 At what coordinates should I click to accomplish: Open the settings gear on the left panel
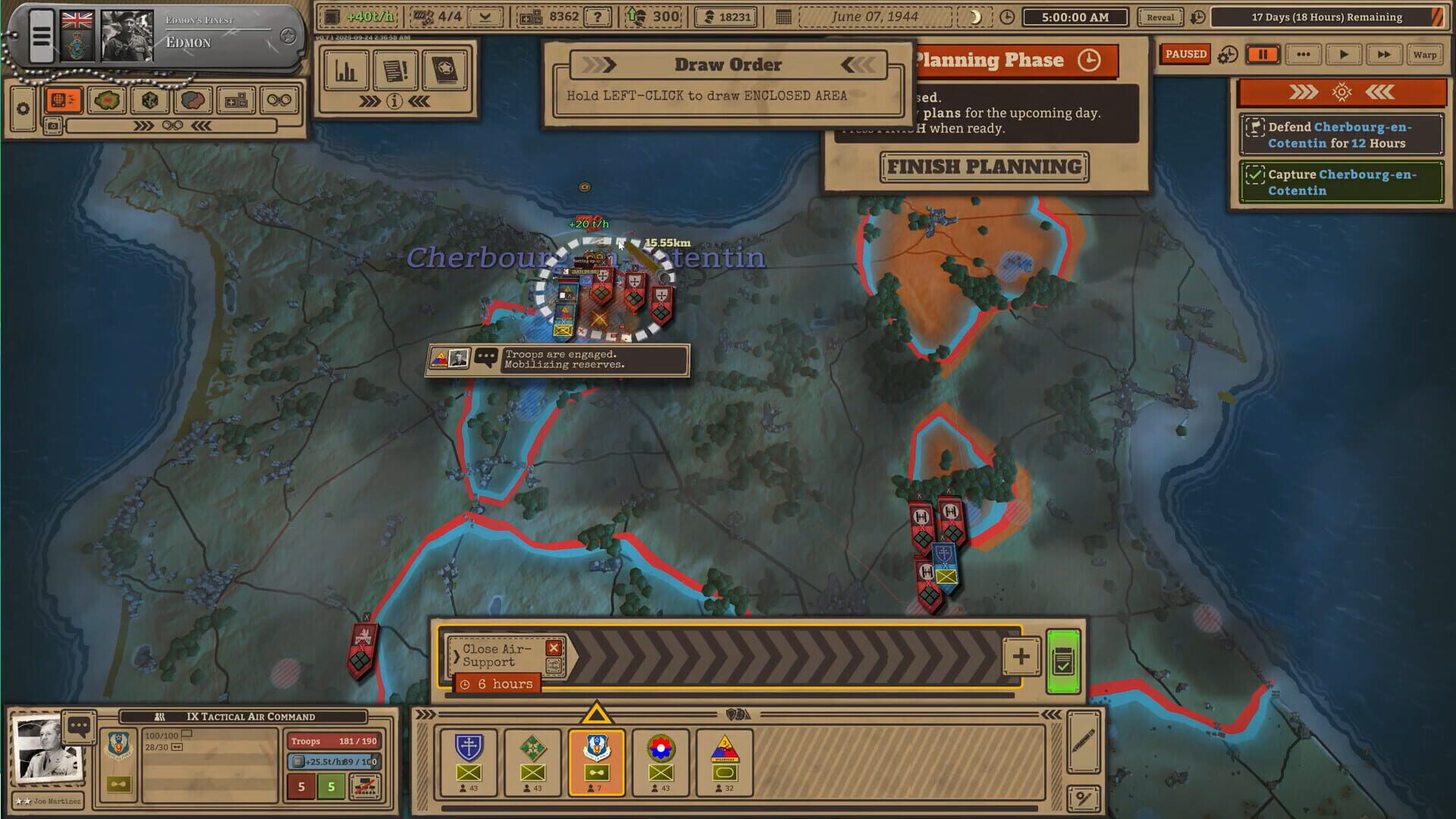25,109
